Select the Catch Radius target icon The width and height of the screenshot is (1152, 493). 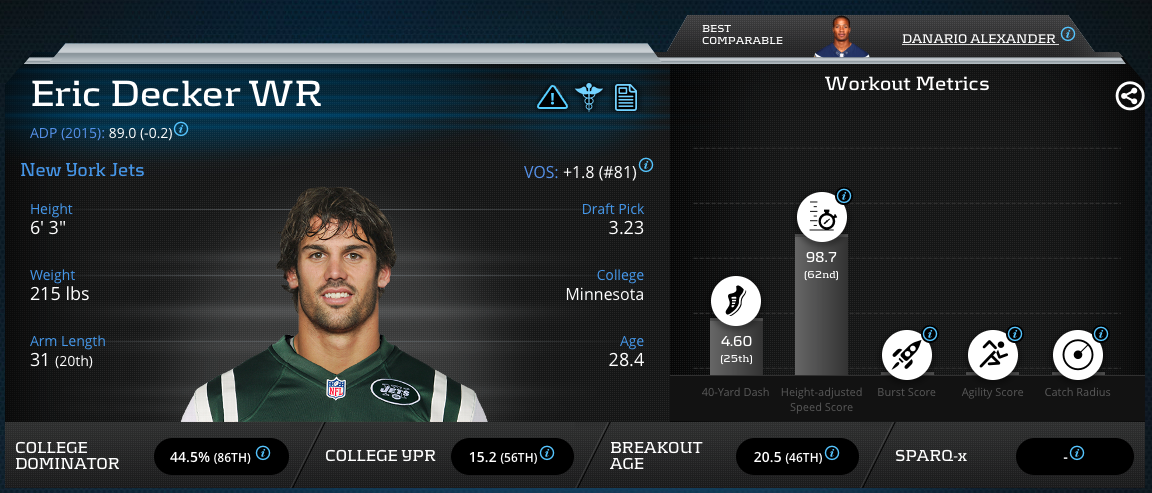tap(1078, 356)
